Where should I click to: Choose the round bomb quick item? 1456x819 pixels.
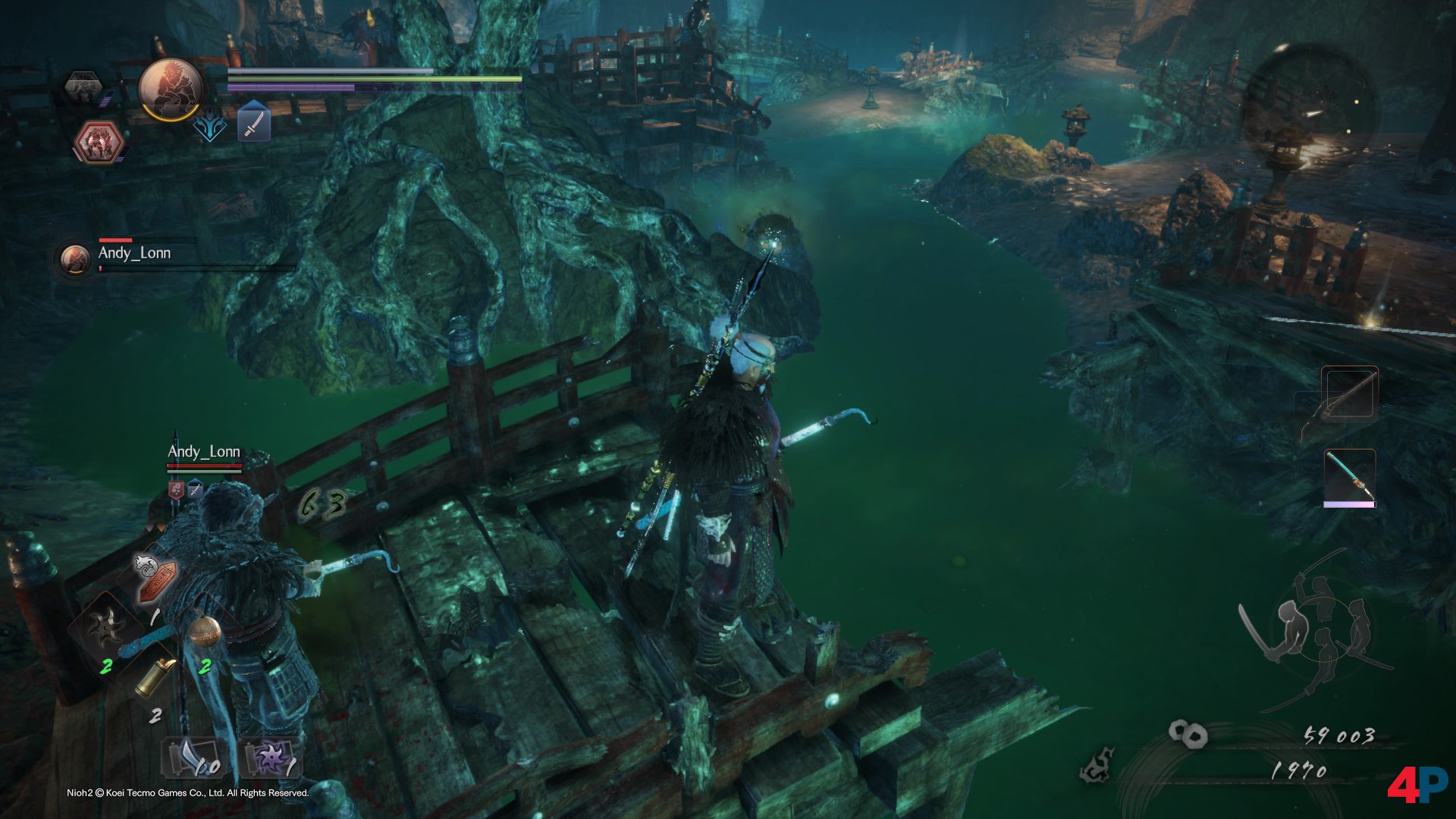pyautogui.click(x=205, y=632)
